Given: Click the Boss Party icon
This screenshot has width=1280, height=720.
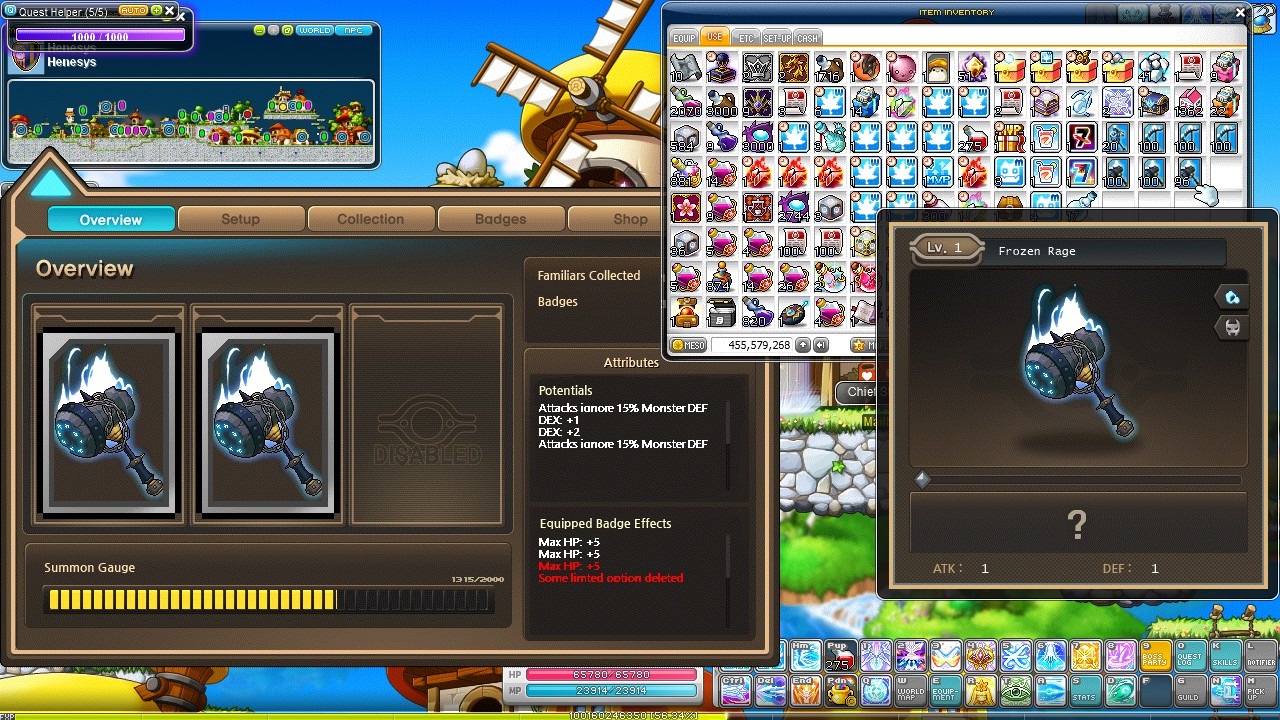Looking at the screenshot, I should pos(1156,654).
